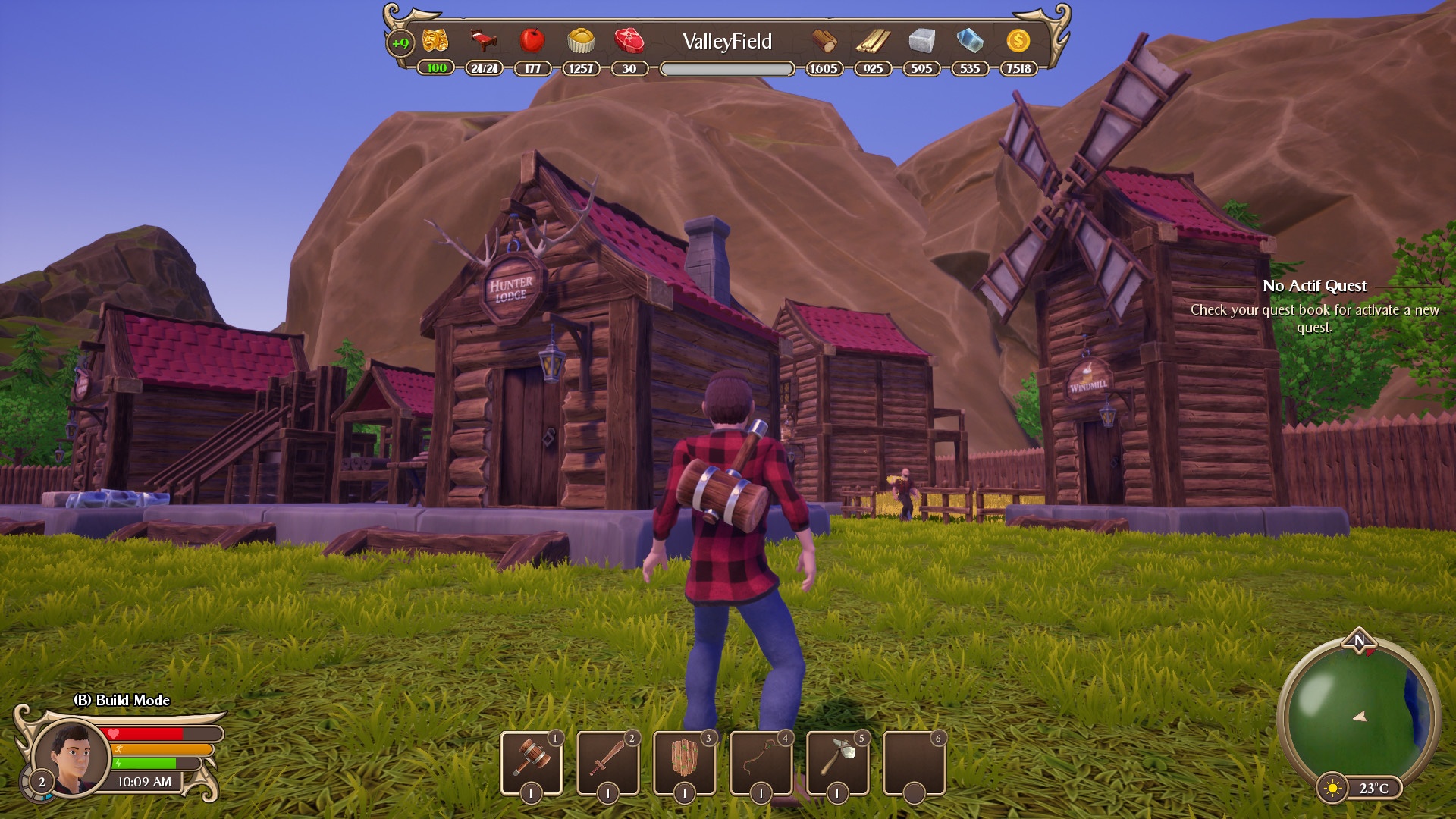Click the happiness masks icon
This screenshot has height=819, width=1456.
(x=435, y=40)
